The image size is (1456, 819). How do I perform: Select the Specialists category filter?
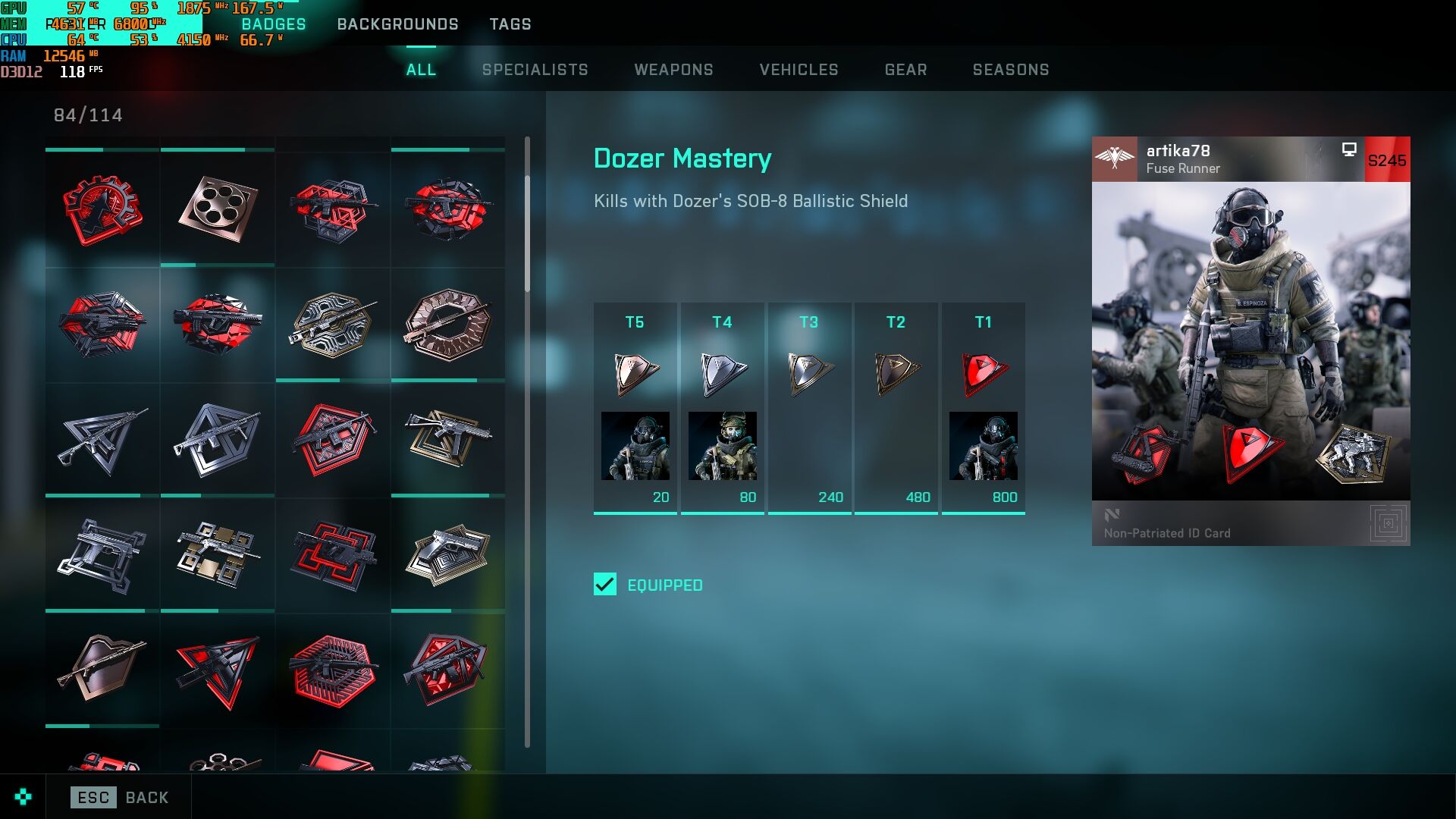(x=535, y=70)
